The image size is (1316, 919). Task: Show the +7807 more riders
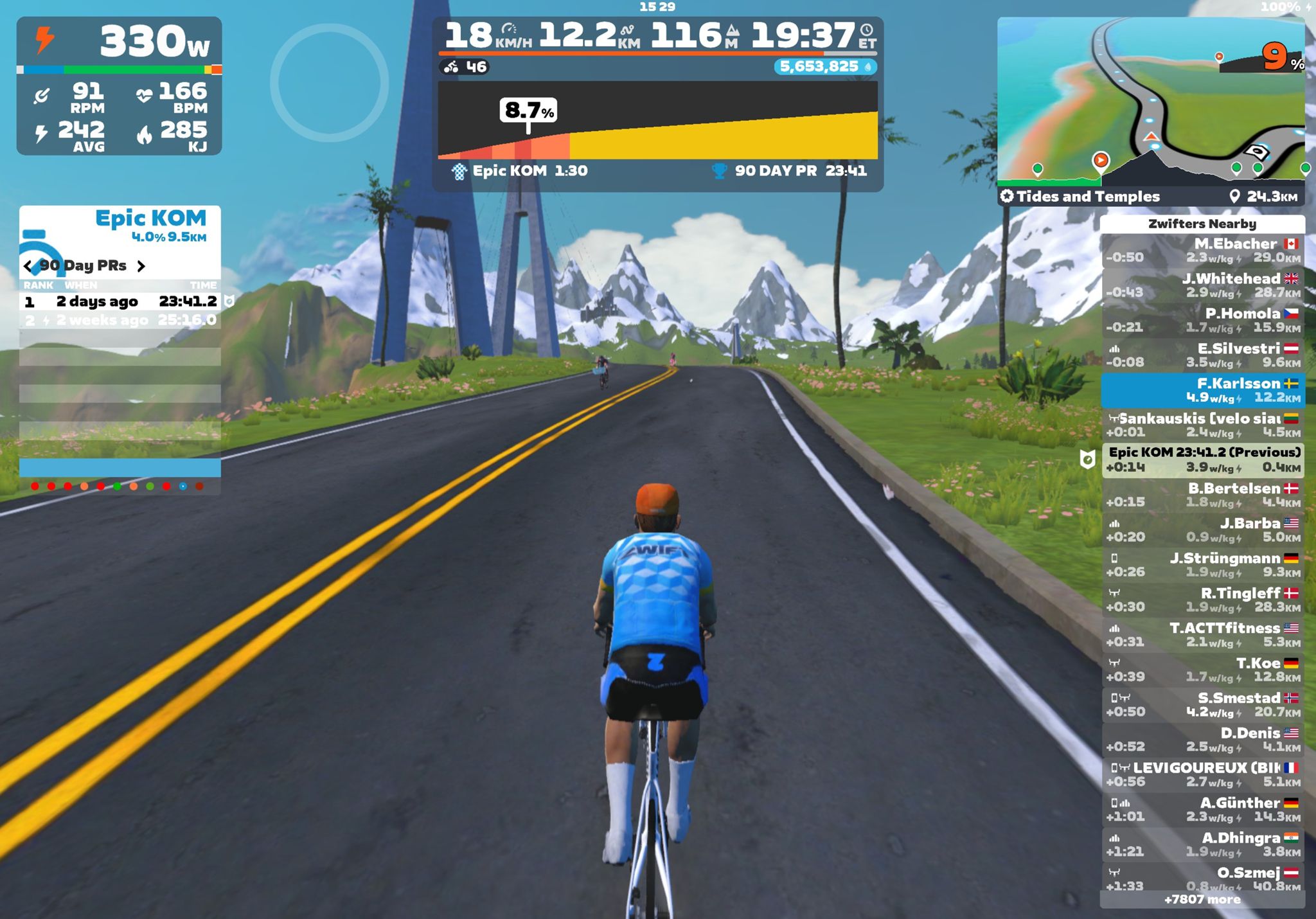[x=1202, y=900]
